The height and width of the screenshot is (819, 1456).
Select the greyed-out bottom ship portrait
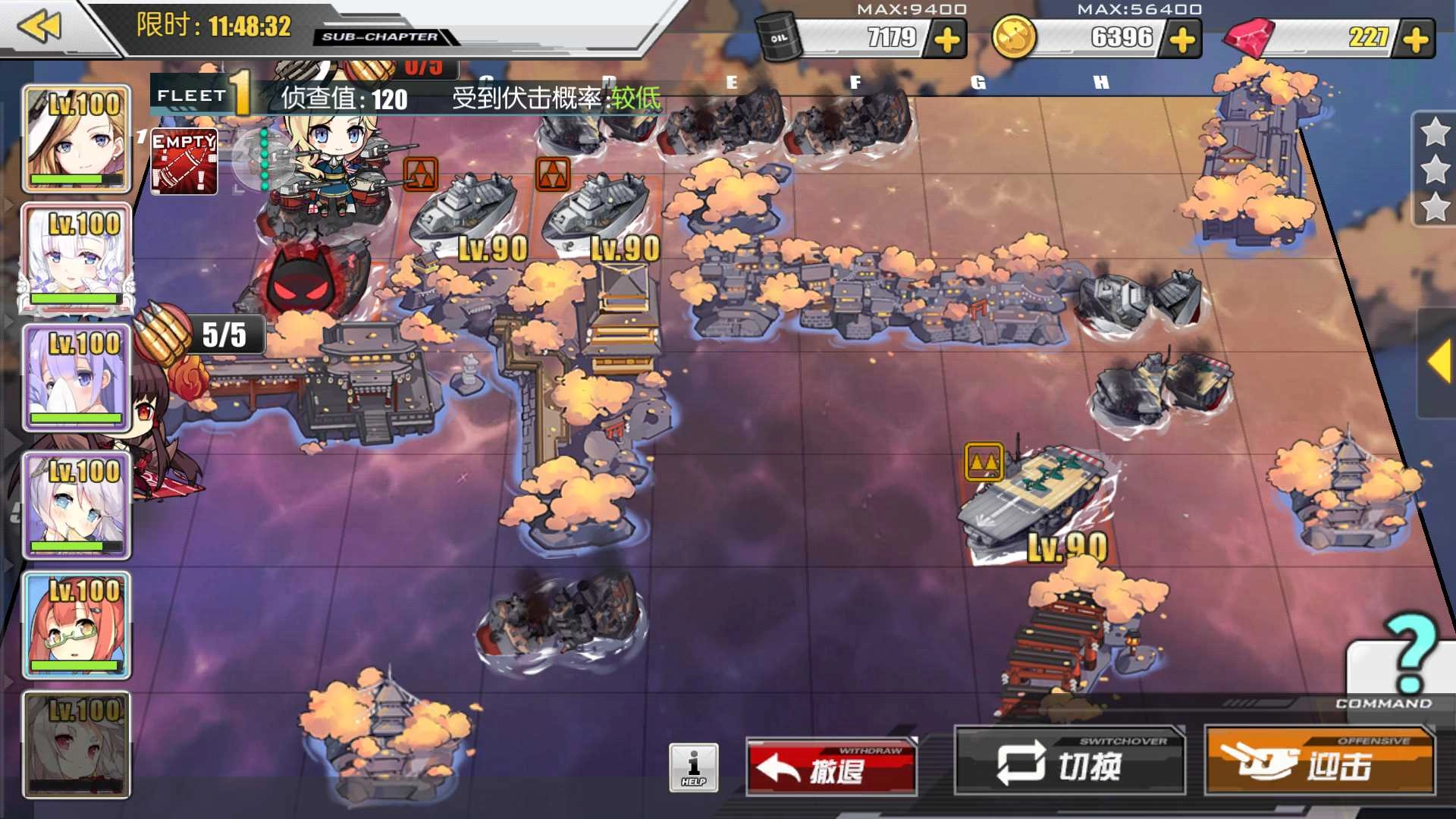click(x=76, y=745)
